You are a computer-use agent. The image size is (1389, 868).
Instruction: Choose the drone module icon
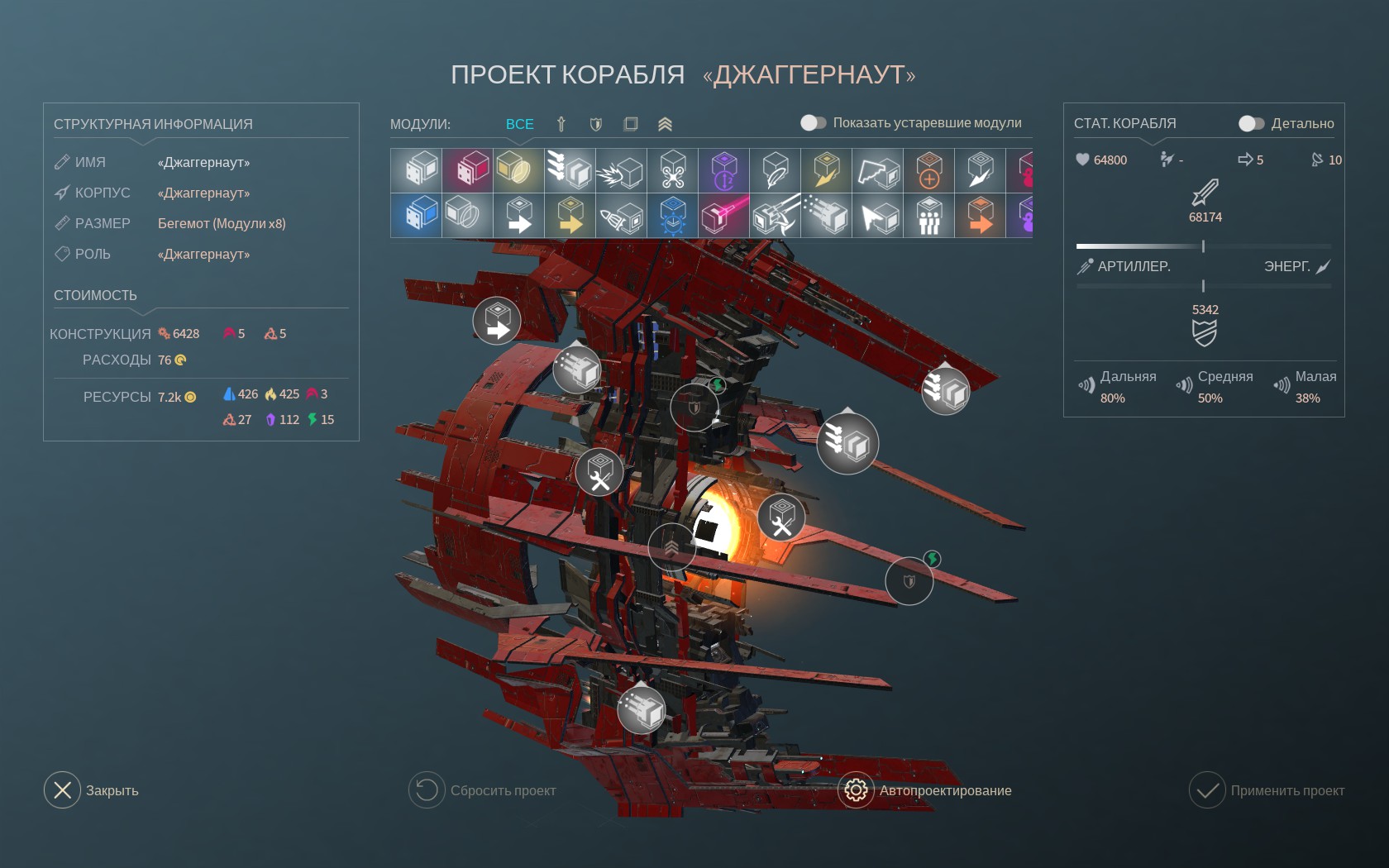(673, 171)
